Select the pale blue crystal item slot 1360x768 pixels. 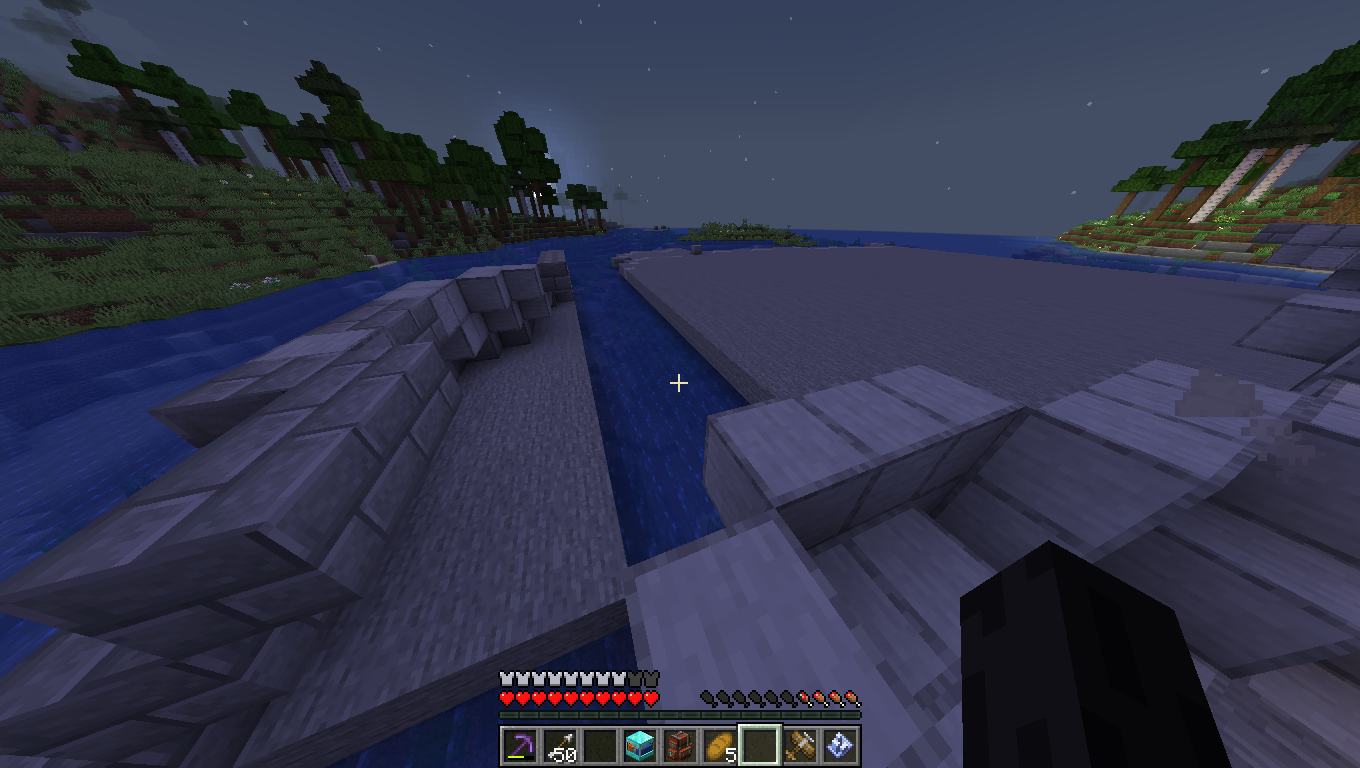pyautogui.click(x=839, y=746)
